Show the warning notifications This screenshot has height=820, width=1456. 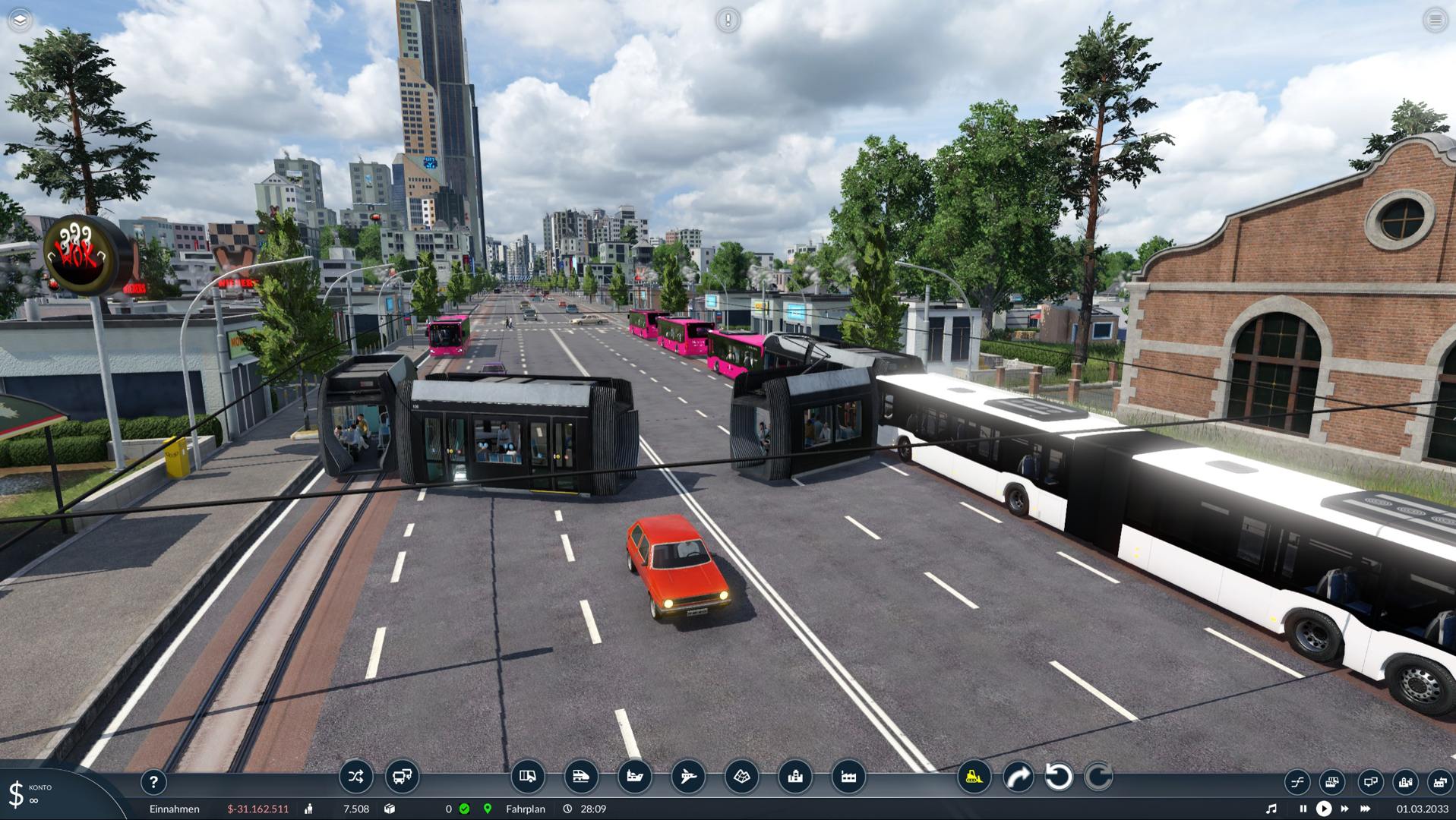728,20
